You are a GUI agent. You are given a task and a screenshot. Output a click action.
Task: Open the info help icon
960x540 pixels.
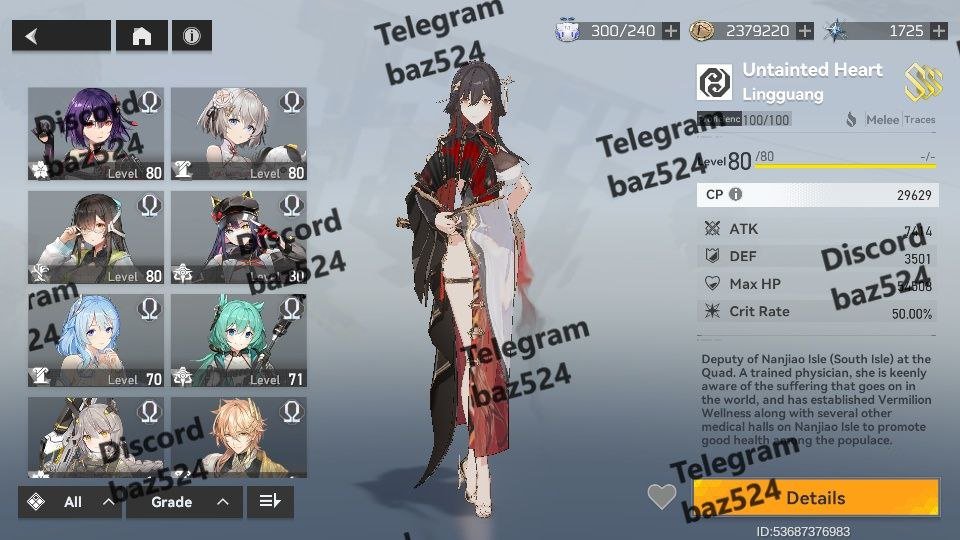pos(191,36)
